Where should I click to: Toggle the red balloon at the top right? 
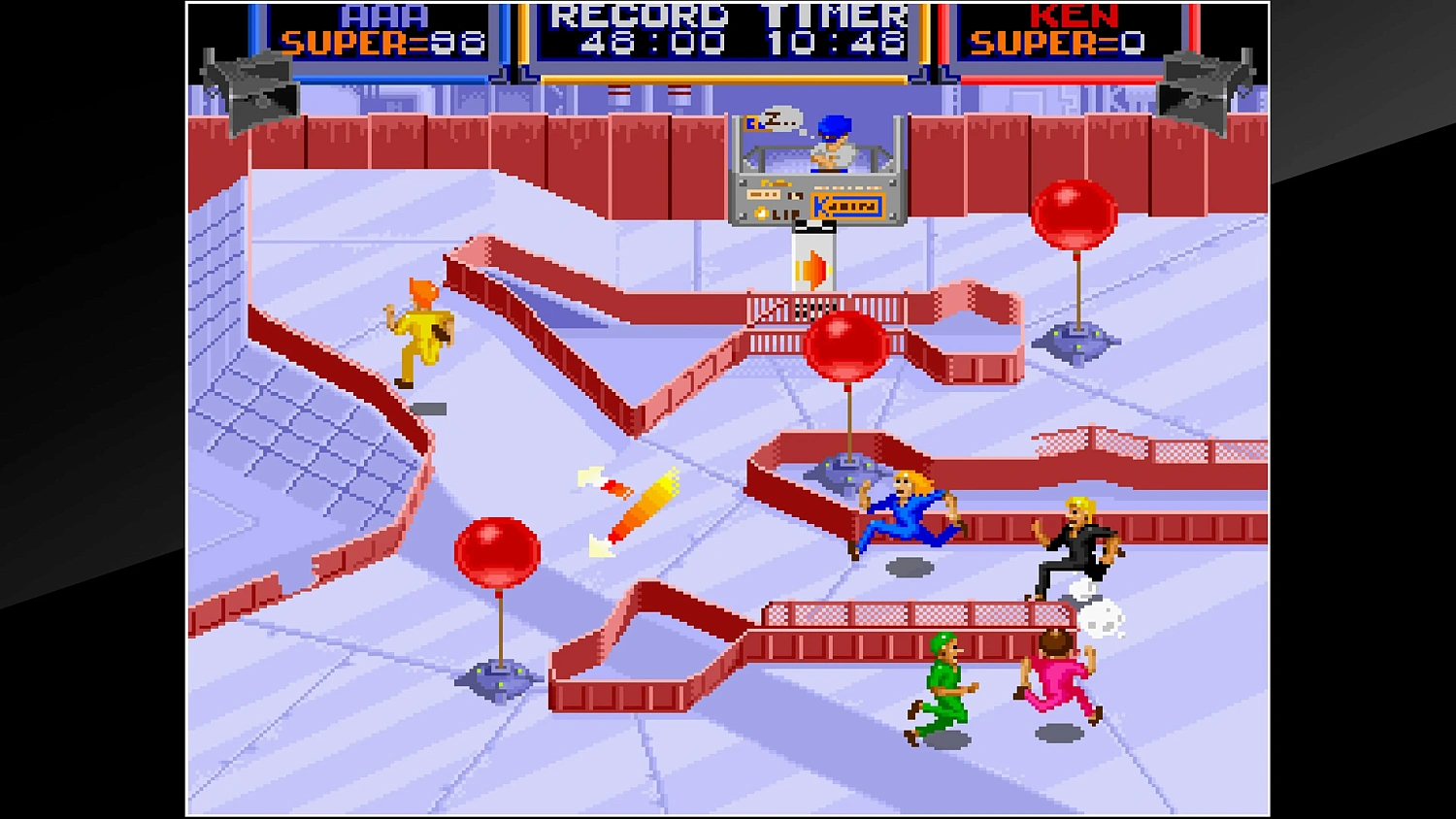[x=1077, y=212]
